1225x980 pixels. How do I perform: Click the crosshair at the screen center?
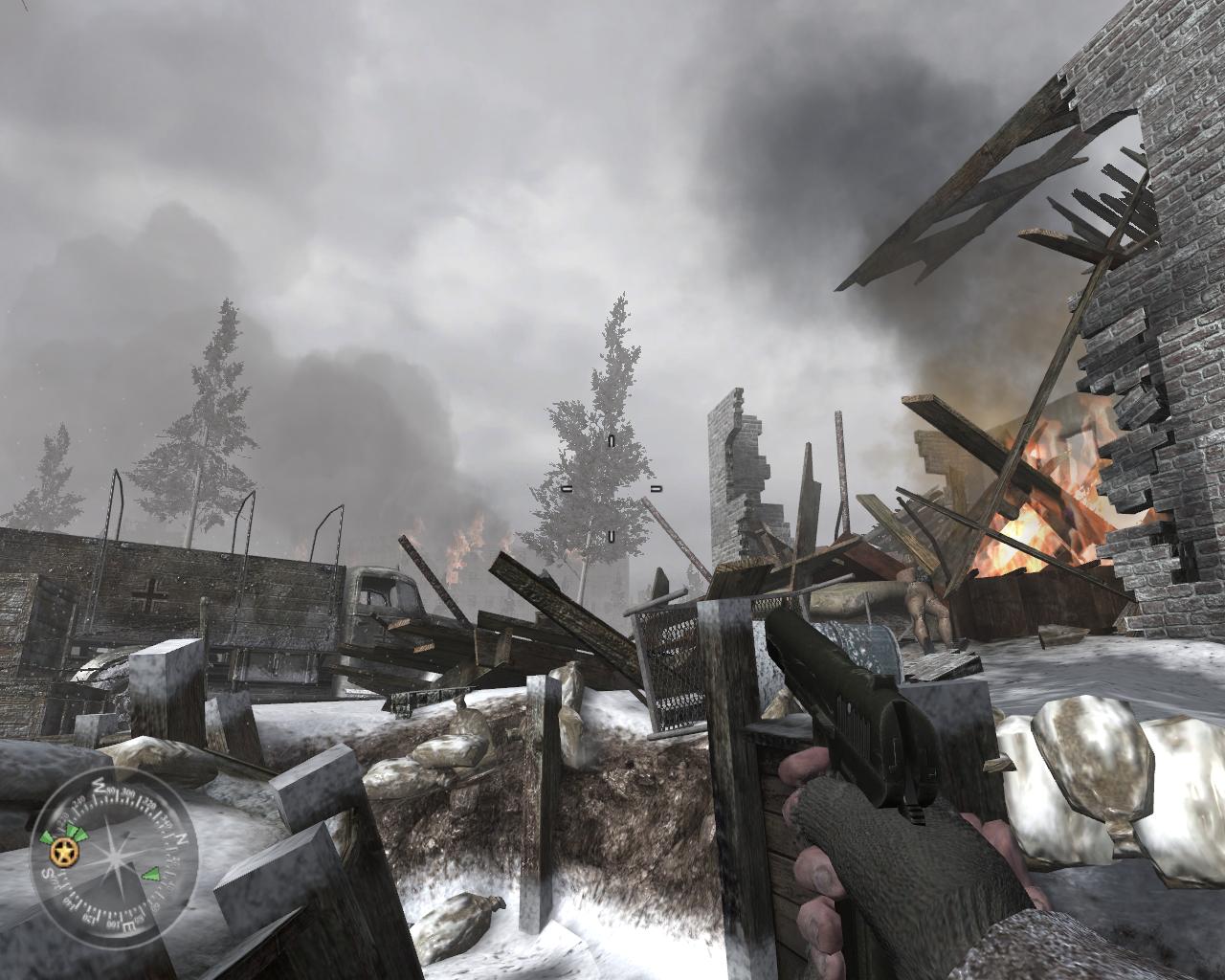pos(610,489)
